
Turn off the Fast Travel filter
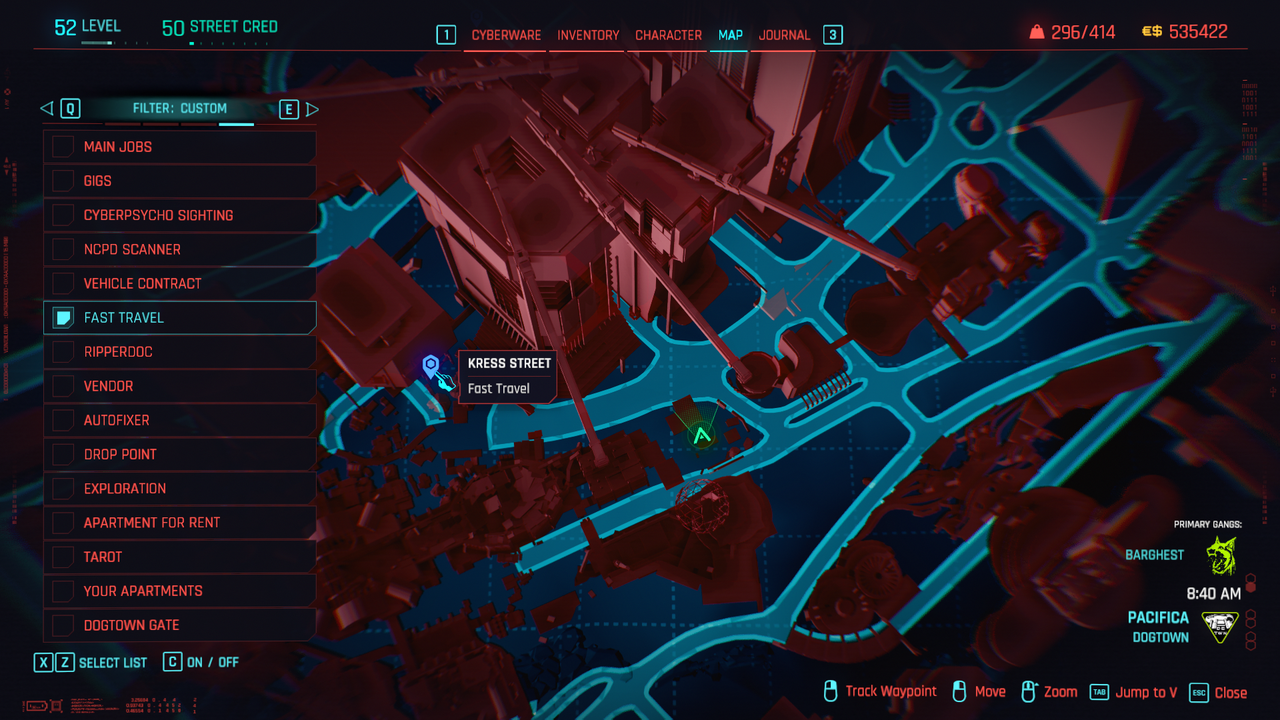64,318
